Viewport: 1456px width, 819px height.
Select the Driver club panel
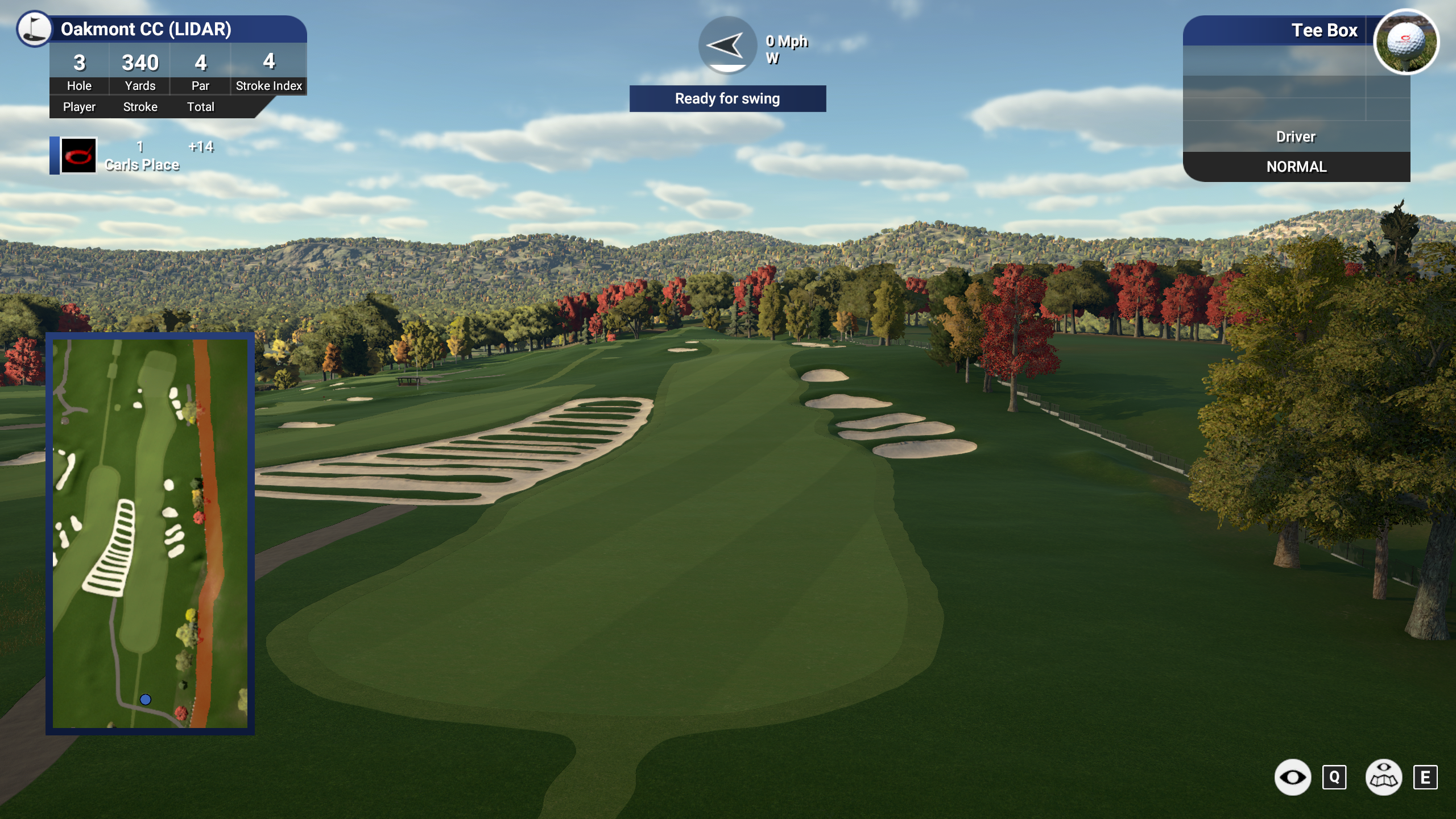(1296, 136)
